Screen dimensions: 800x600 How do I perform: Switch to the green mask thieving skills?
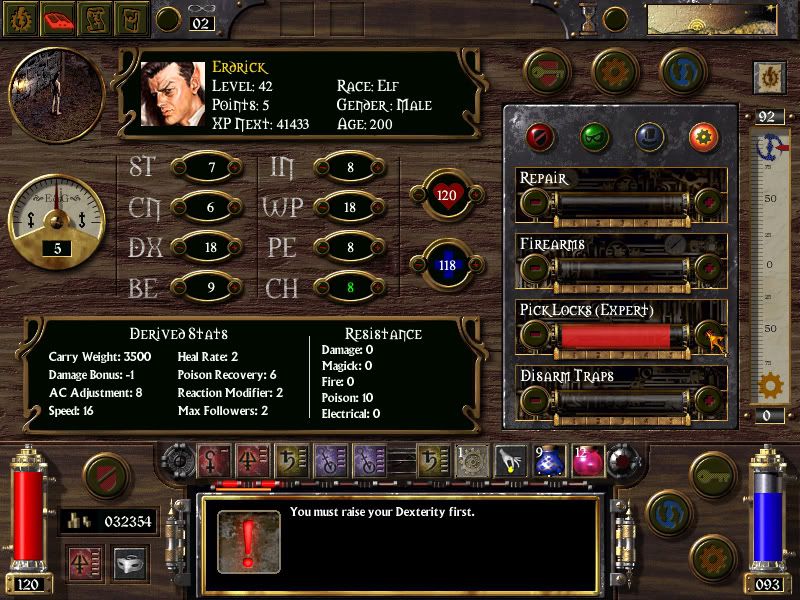(x=594, y=135)
